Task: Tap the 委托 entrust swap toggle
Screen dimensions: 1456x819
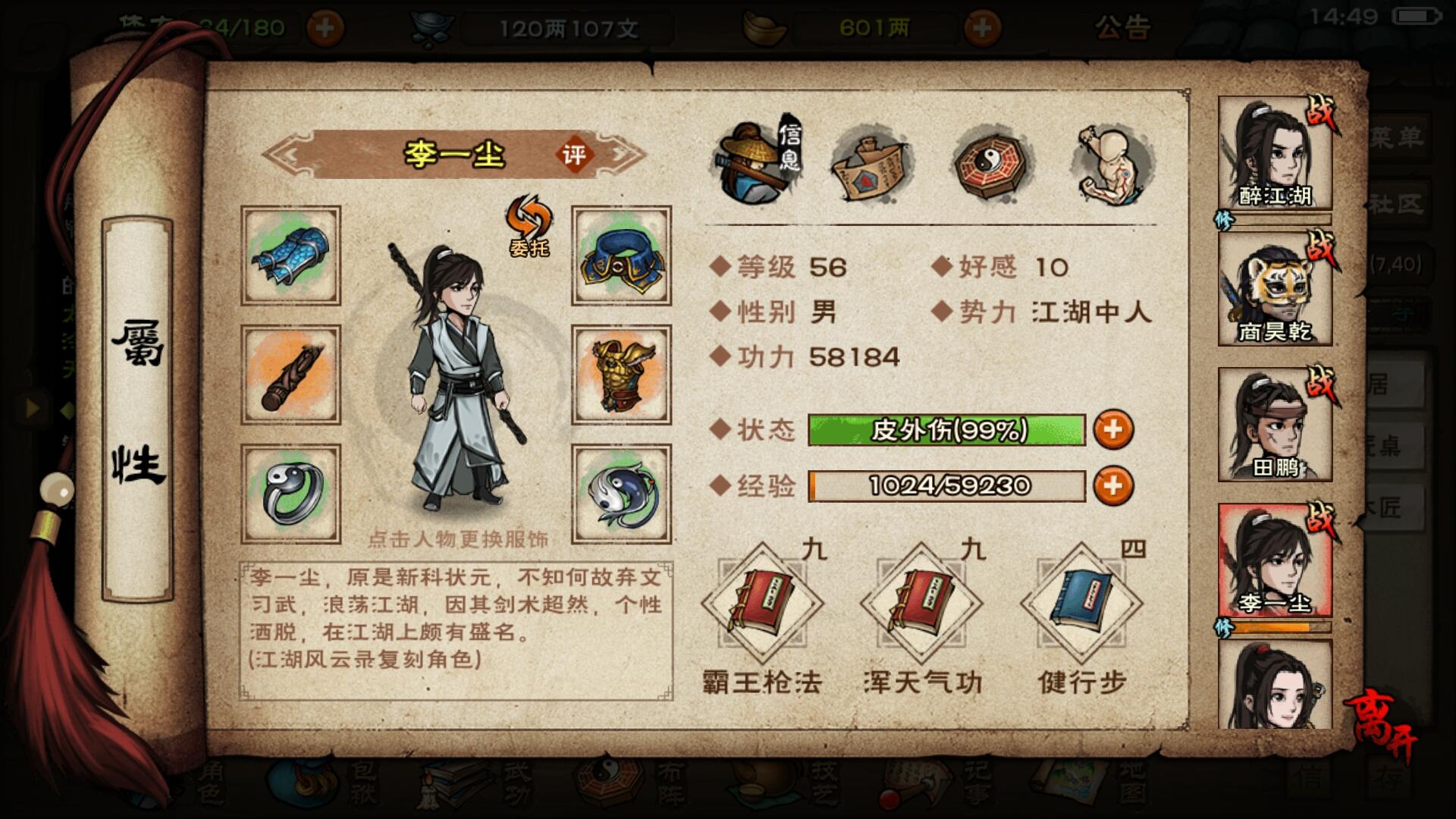Action: coord(529,227)
